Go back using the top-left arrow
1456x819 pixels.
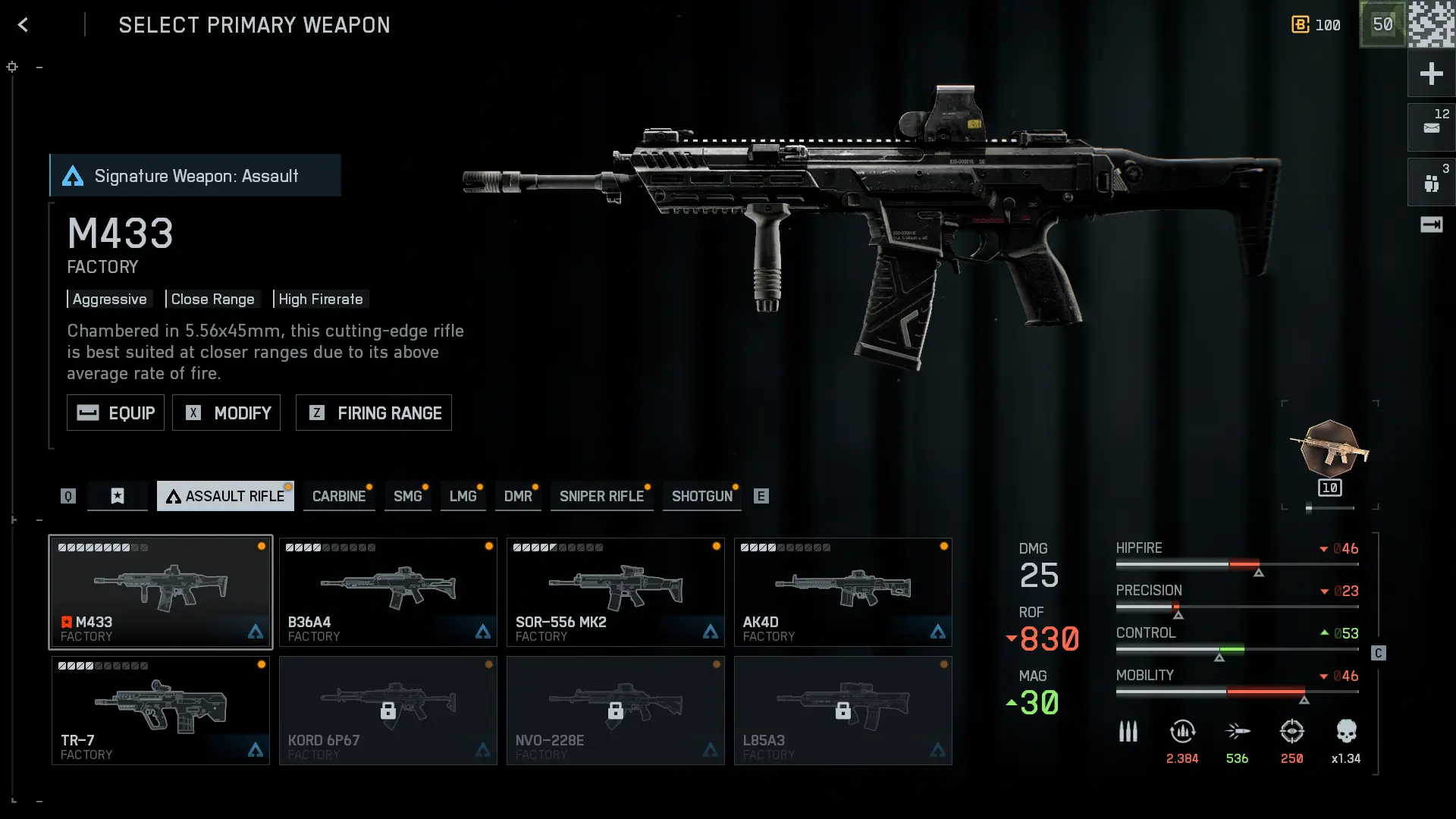click(24, 25)
